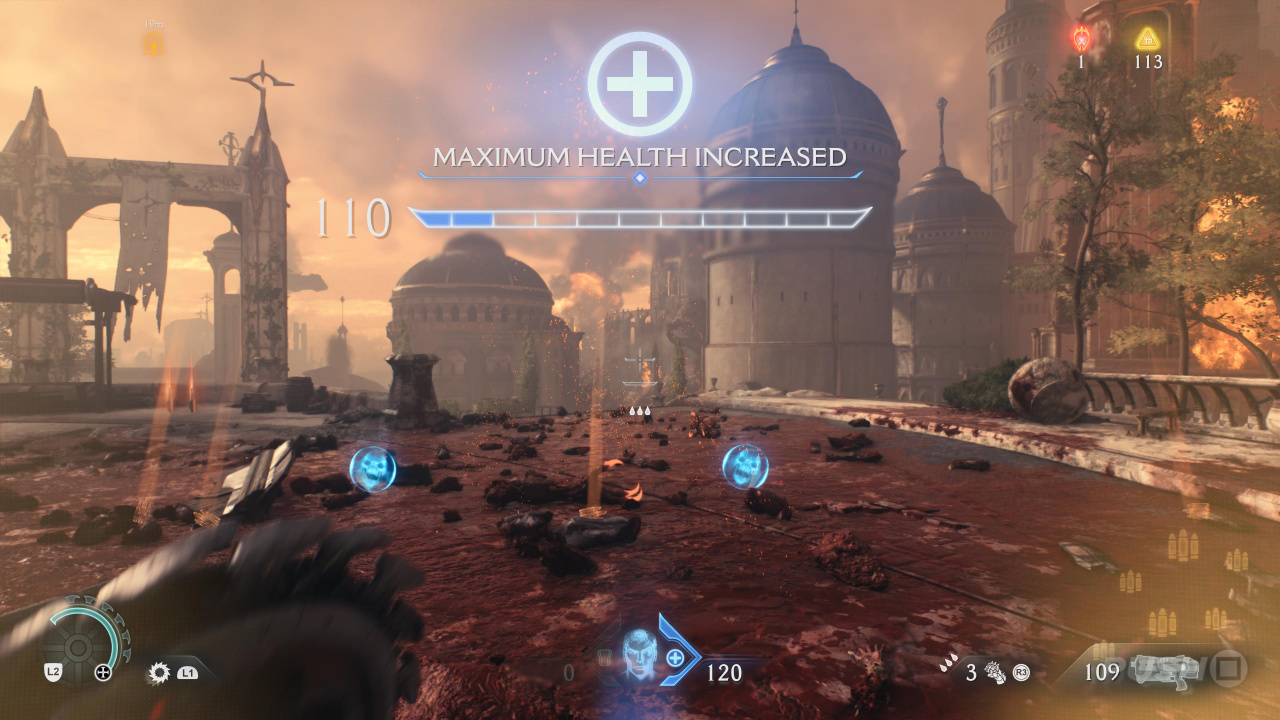Click the maximum health plus emblem

pos(640,84)
